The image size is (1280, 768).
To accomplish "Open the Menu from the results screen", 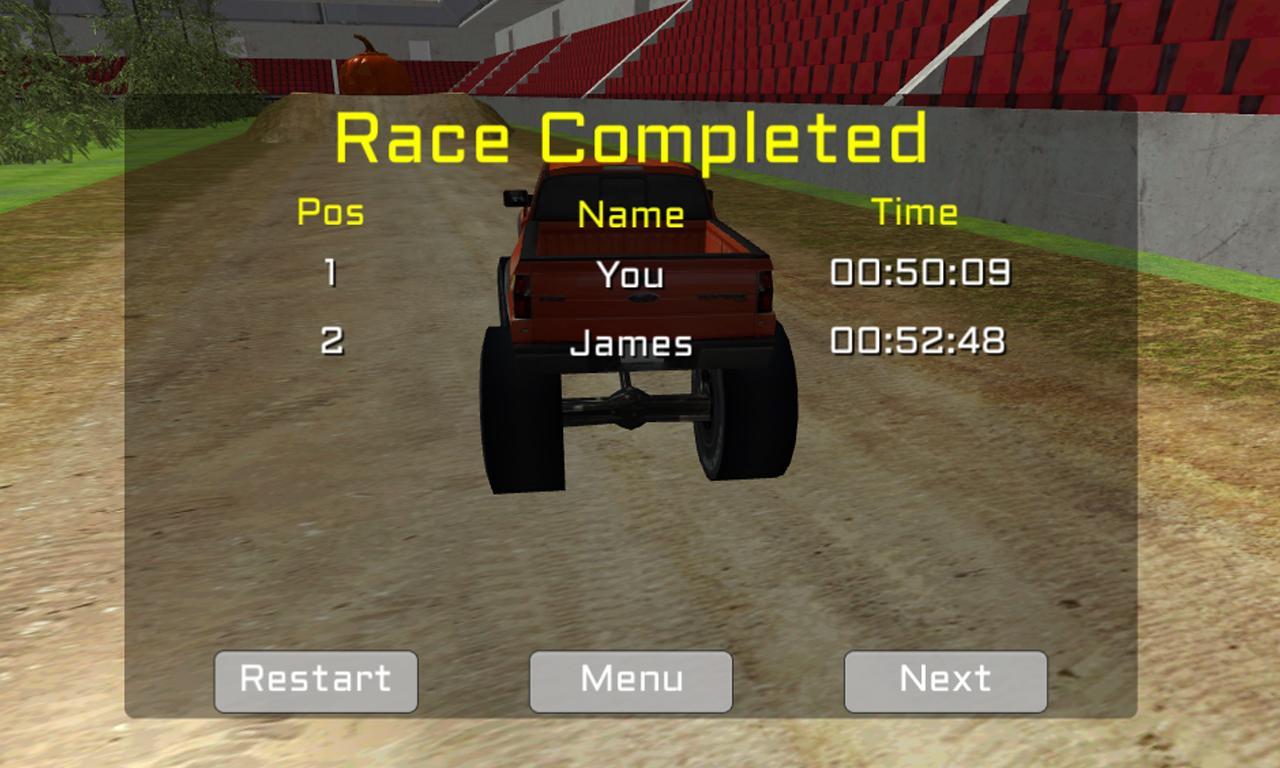I will [x=630, y=681].
